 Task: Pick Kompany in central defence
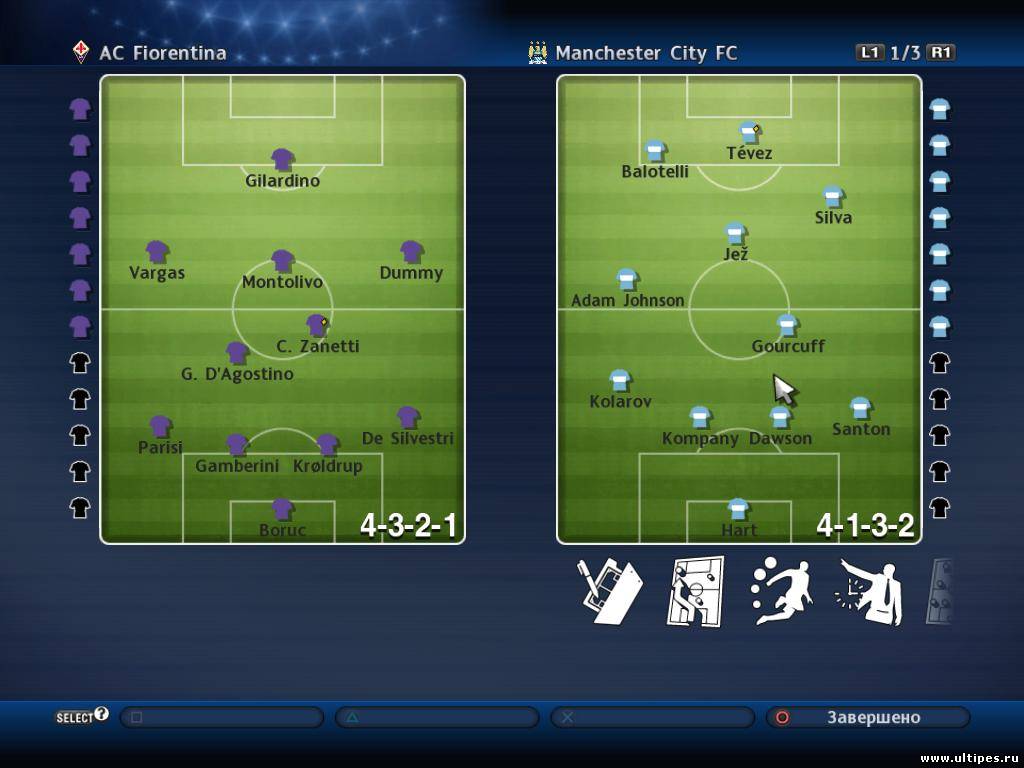[x=700, y=417]
